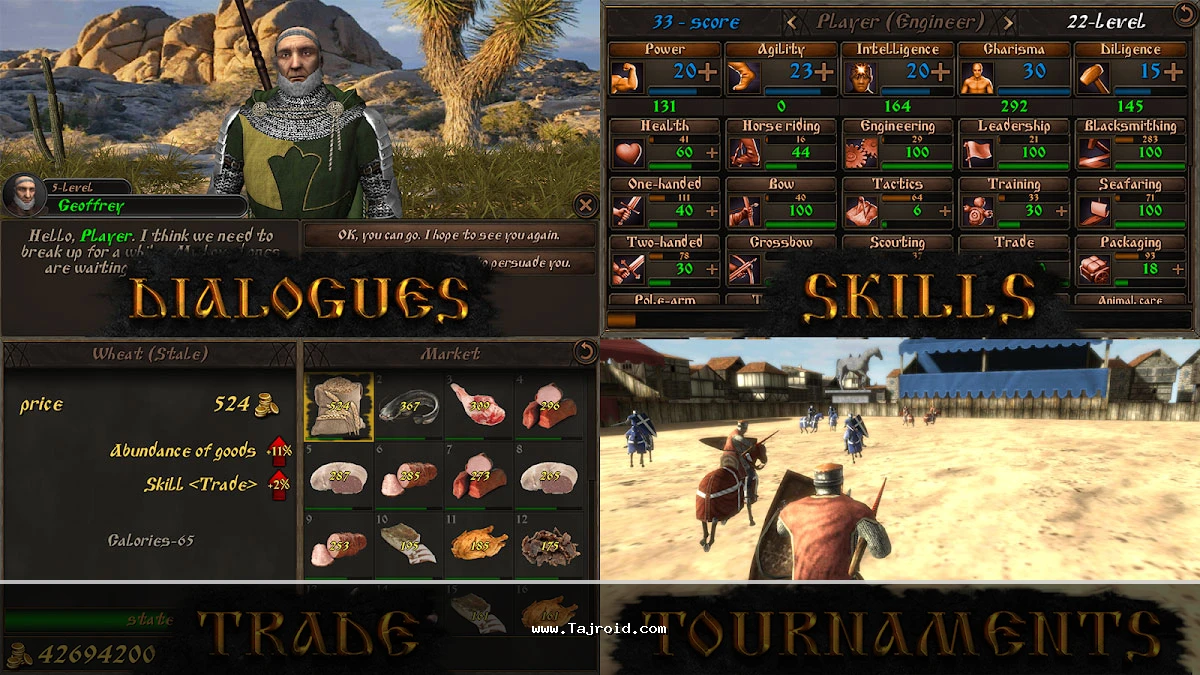Viewport: 1200px width, 675px height.
Task: Increase Power with its plus button
Action: [x=708, y=71]
